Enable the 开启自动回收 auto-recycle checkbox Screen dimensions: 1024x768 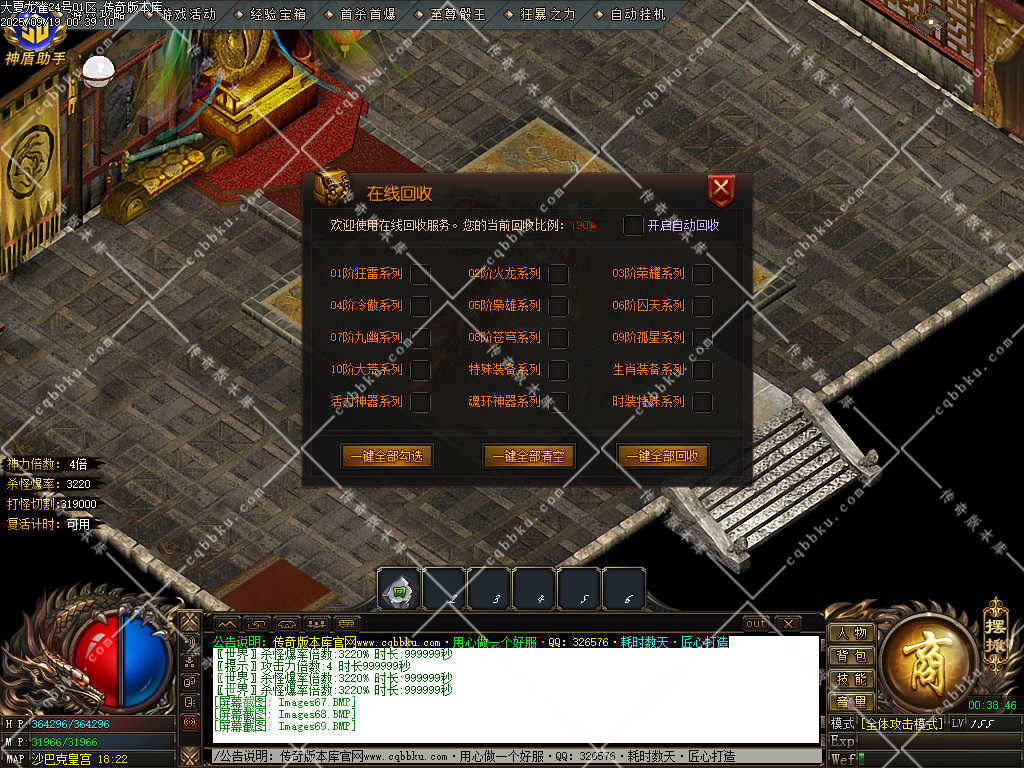coord(633,226)
